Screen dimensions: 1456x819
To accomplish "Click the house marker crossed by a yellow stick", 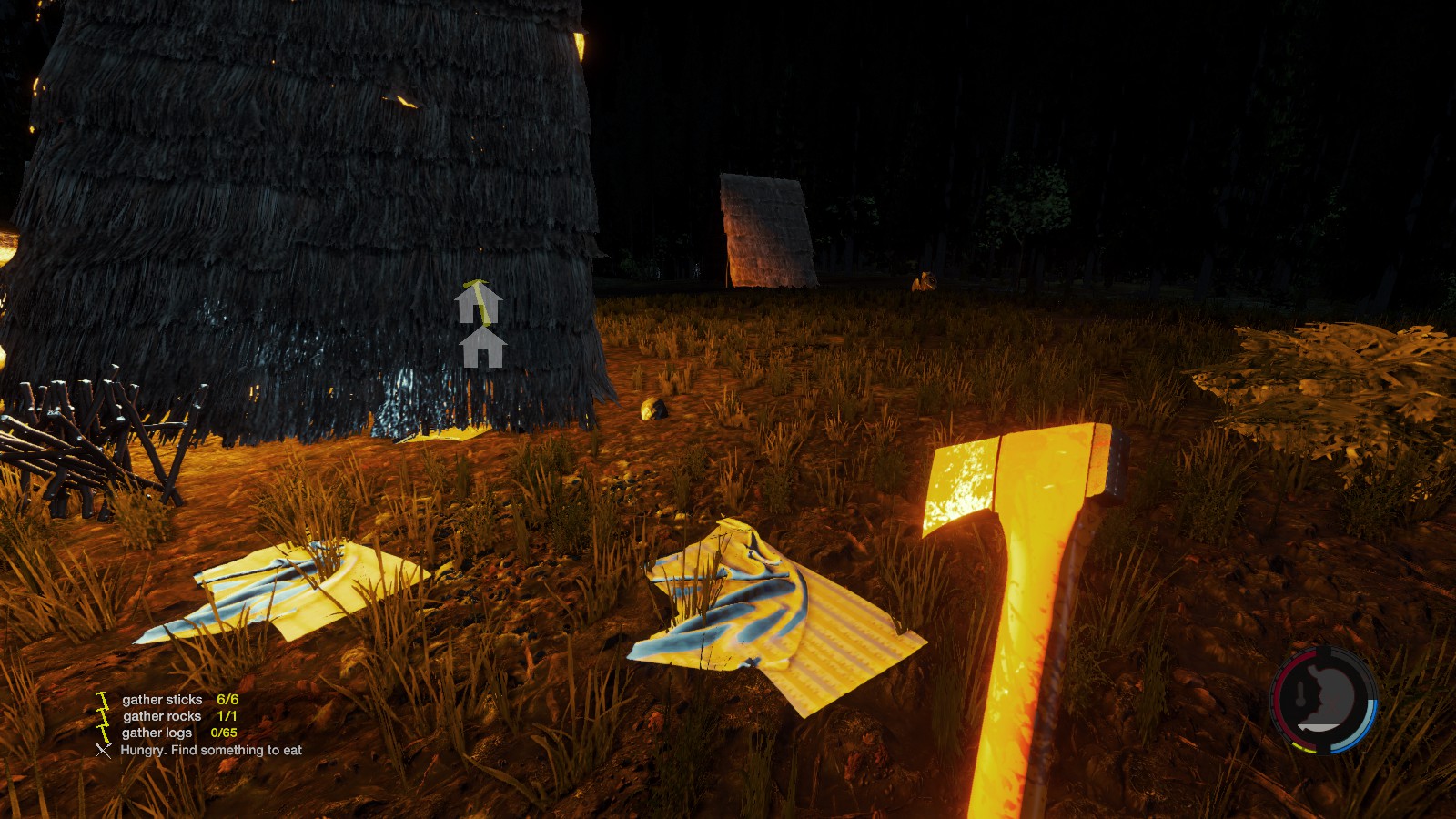I will 479,303.
